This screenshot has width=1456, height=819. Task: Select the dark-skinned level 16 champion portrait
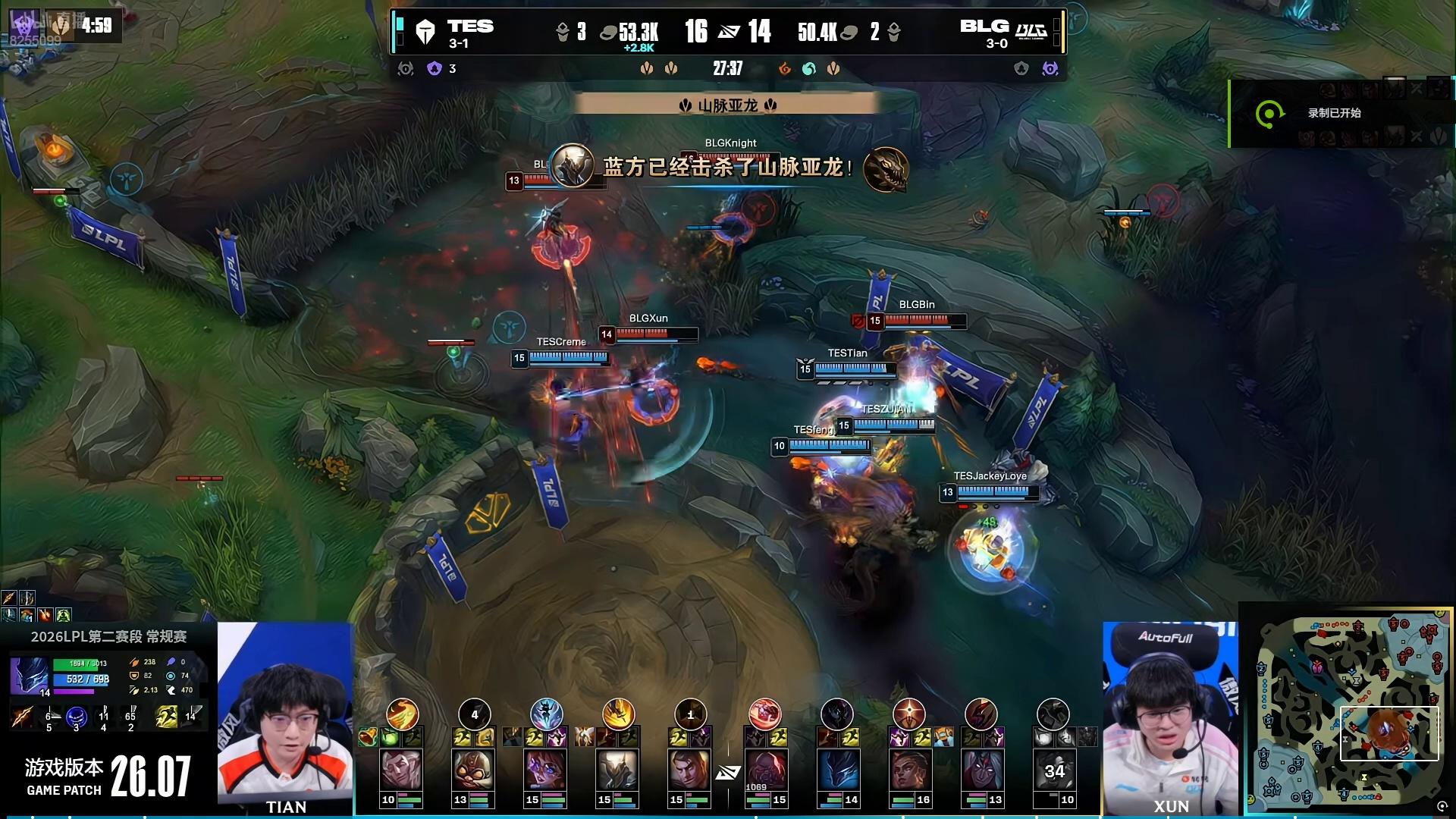910,769
